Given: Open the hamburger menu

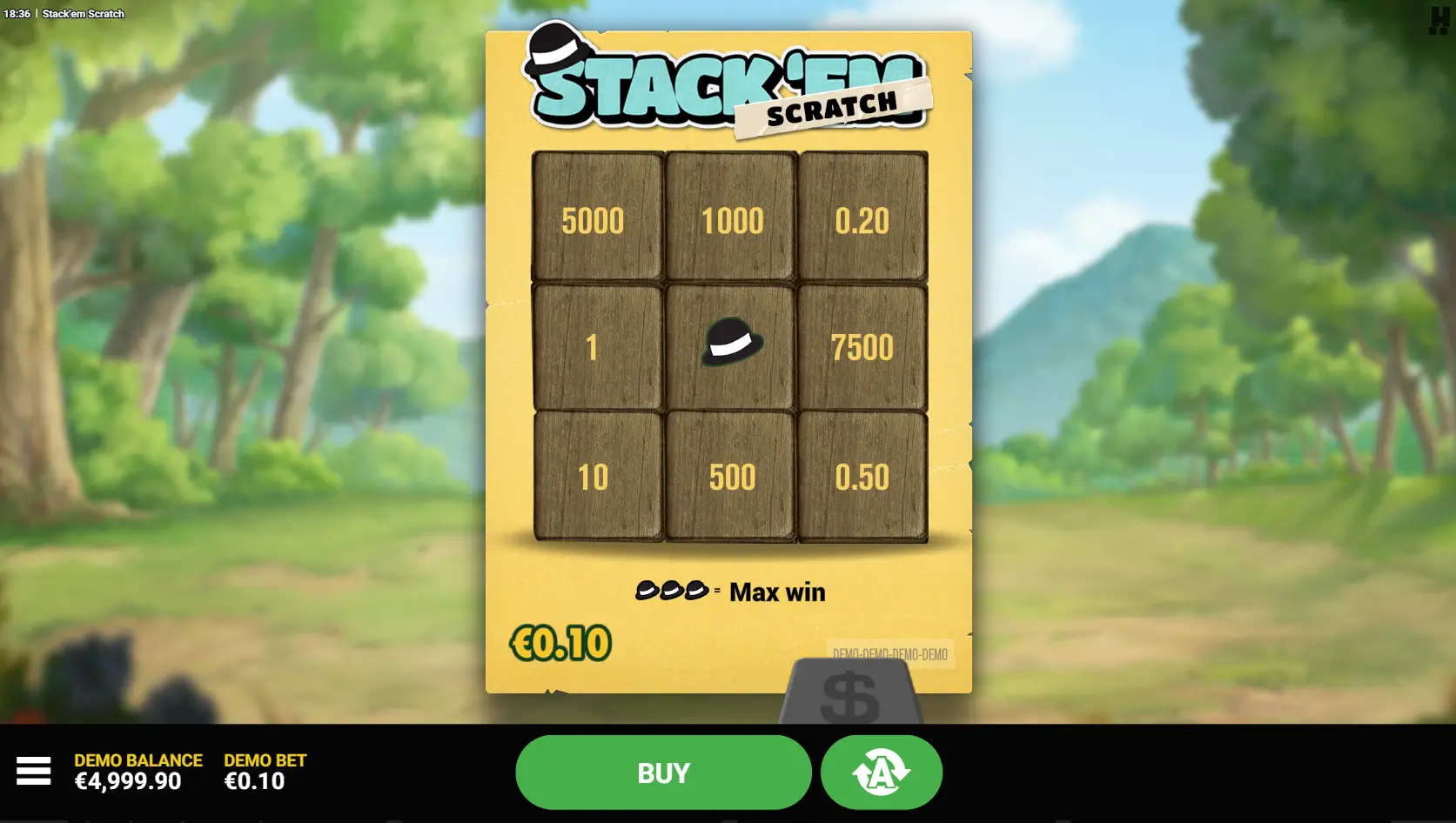Looking at the screenshot, I should (x=35, y=772).
